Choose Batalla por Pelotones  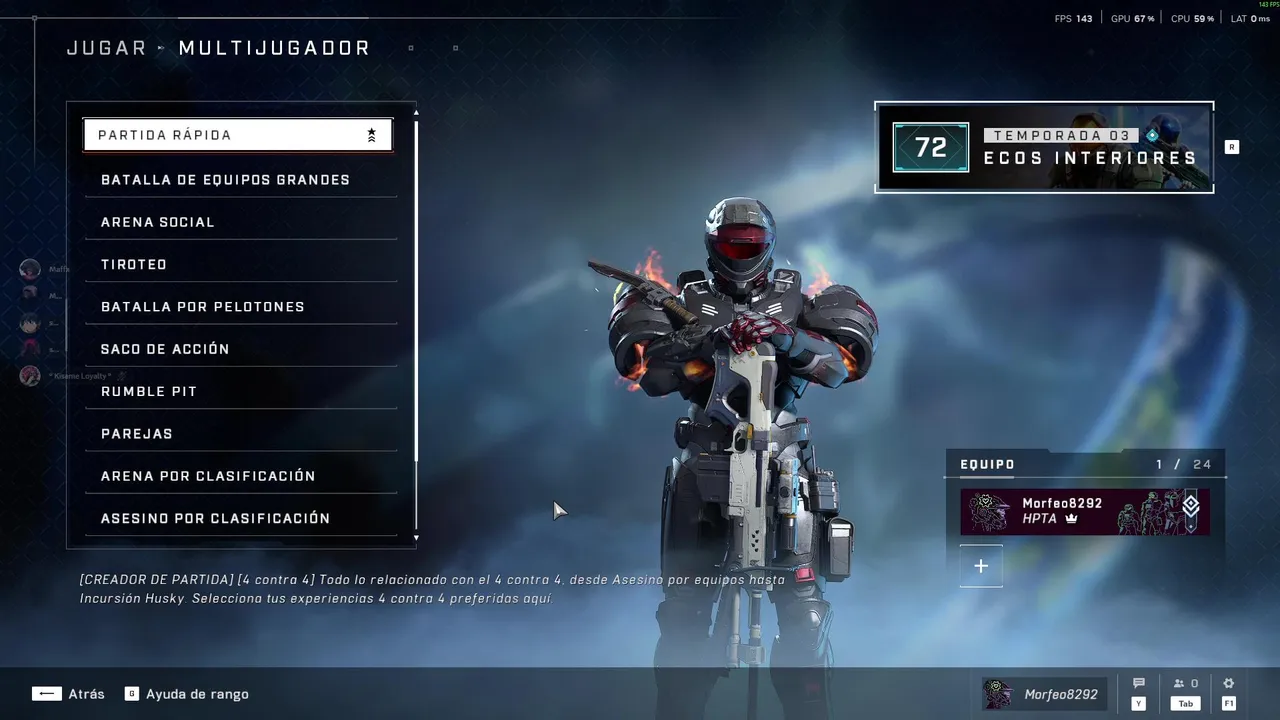[240, 307]
